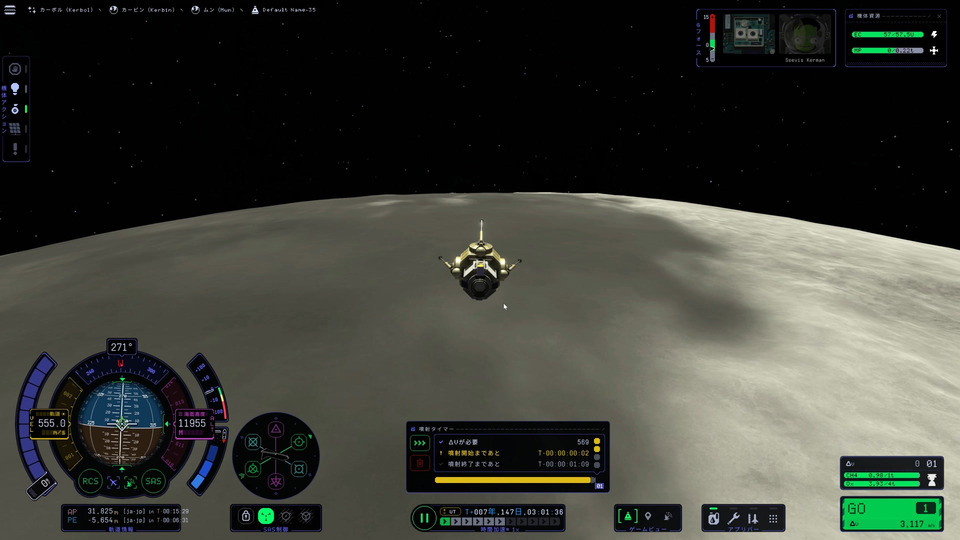Toggle the solar panels action icon
Image resolution: width=960 pixels, height=540 pixels.
[15, 128]
